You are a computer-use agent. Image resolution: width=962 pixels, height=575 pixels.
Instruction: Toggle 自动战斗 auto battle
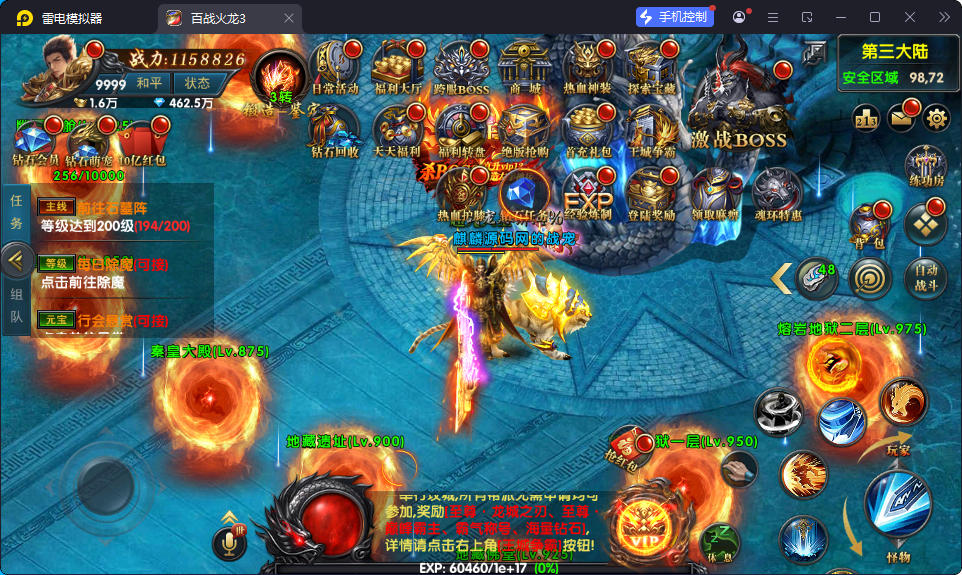pos(925,278)
